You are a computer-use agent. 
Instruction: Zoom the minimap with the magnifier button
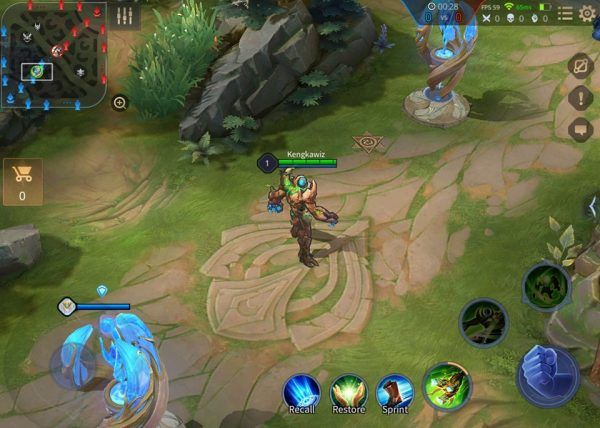[119, 102]
